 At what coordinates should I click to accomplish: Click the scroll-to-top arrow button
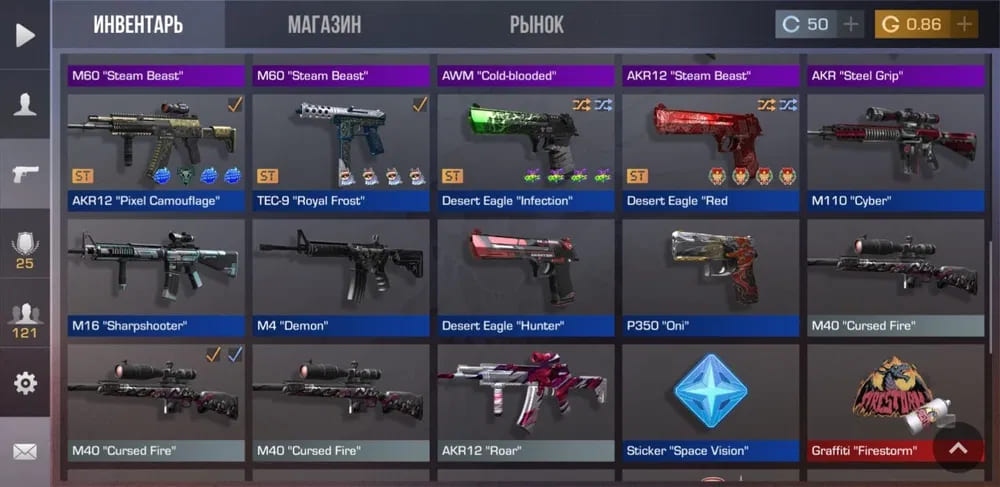(x=958, y=449)
